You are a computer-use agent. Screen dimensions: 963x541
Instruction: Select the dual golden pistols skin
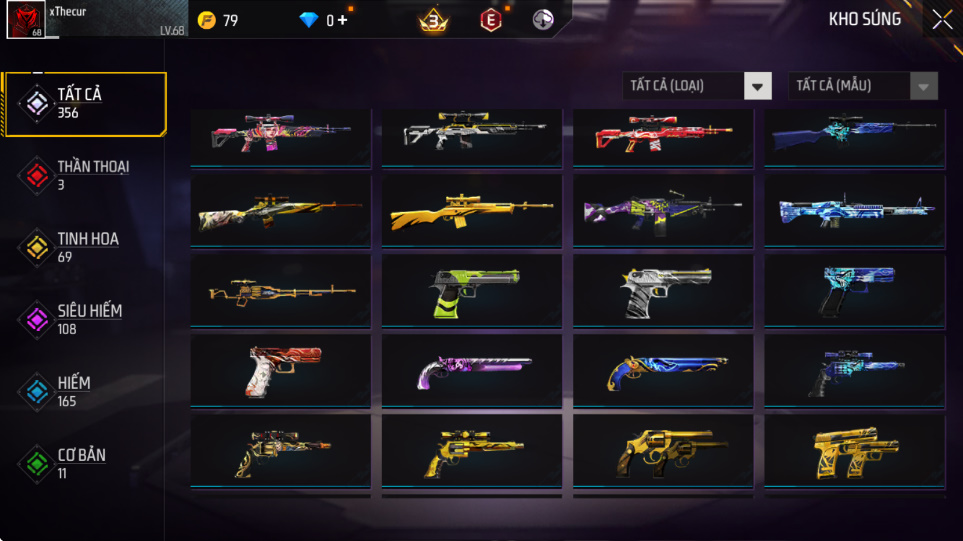pos(853,453)
